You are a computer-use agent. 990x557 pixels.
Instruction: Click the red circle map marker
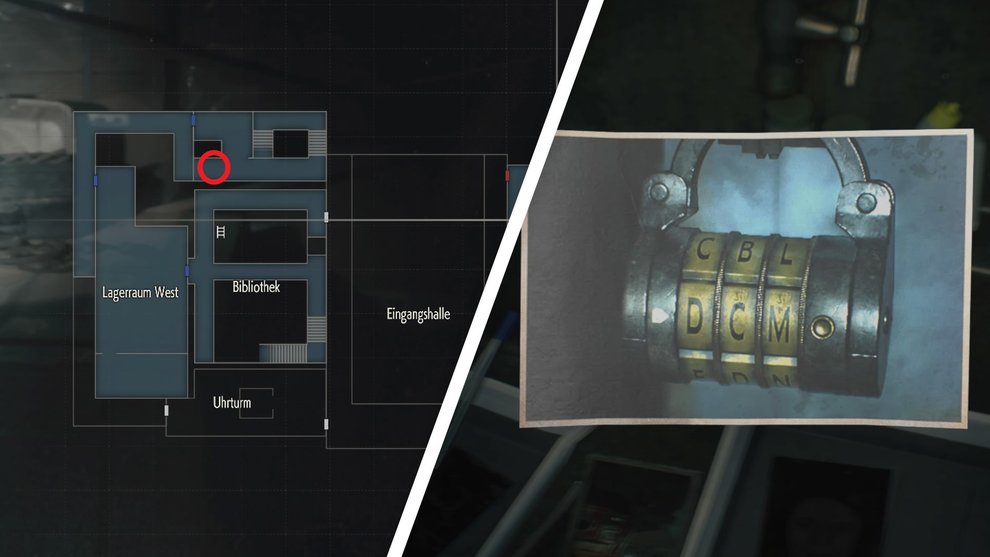pyautogui.click(x=214, y=167)
